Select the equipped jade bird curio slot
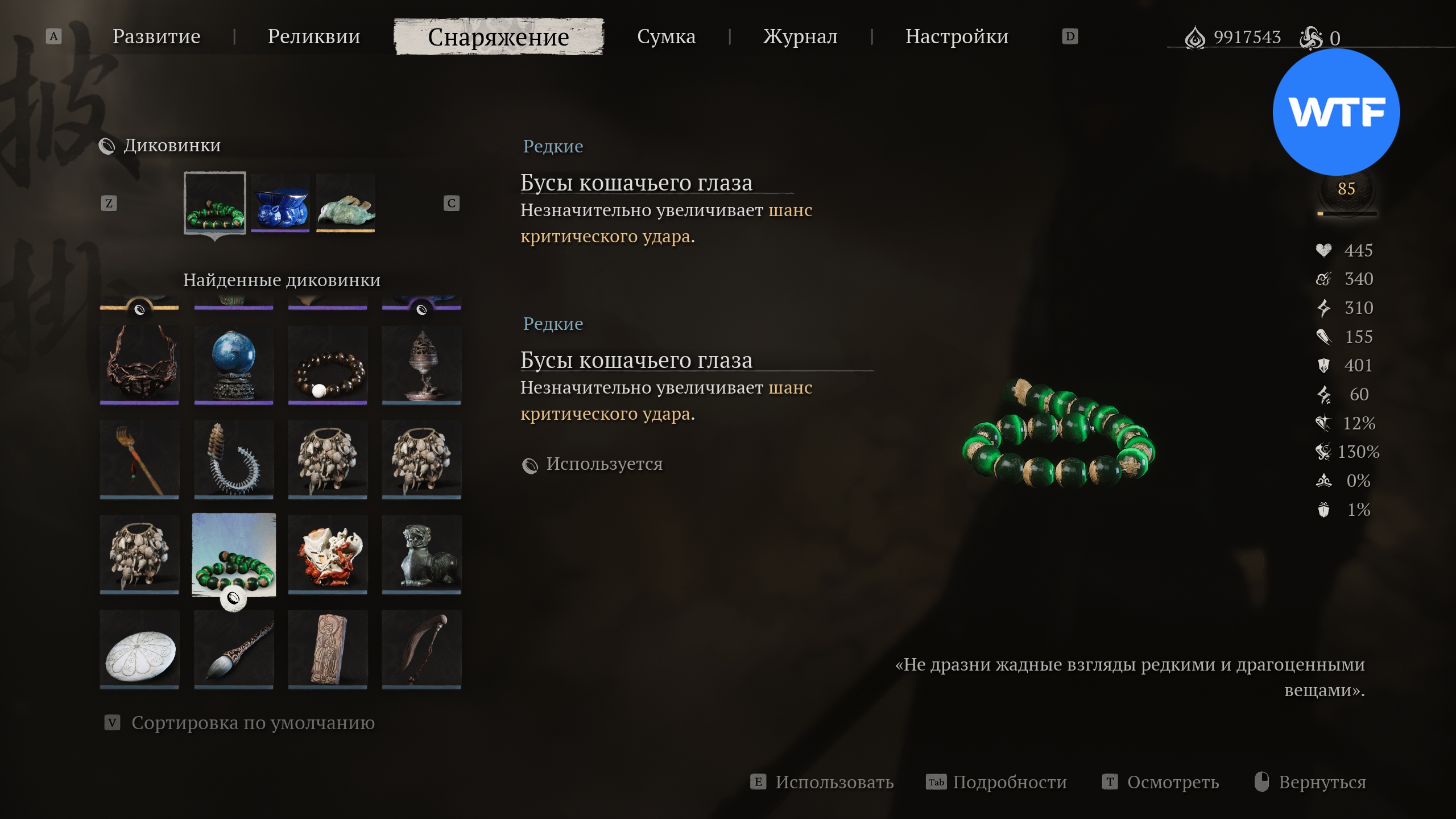This screenshot has height=819, width=1456. pos(346,204)
